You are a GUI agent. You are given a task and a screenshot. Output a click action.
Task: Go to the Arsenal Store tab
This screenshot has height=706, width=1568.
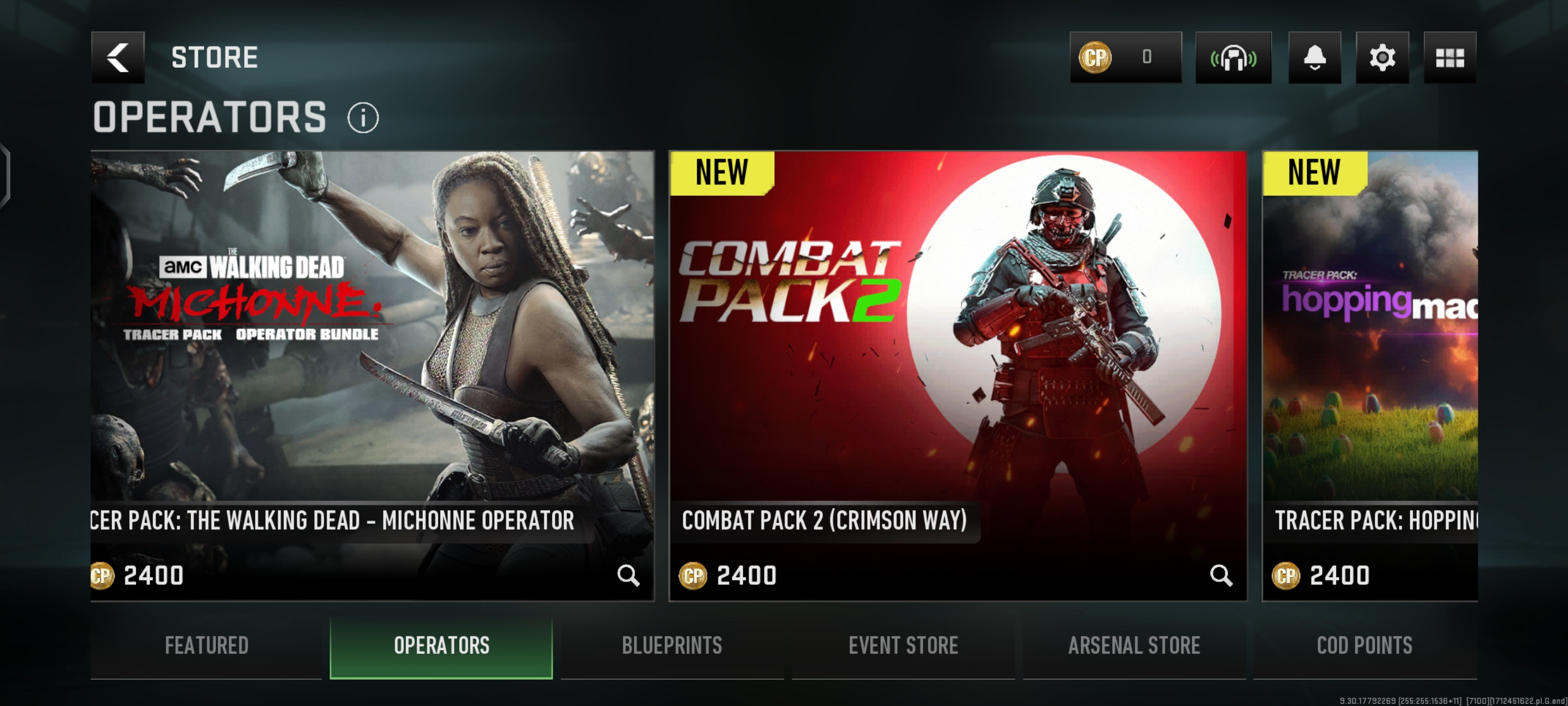(x=1134, y=645)
